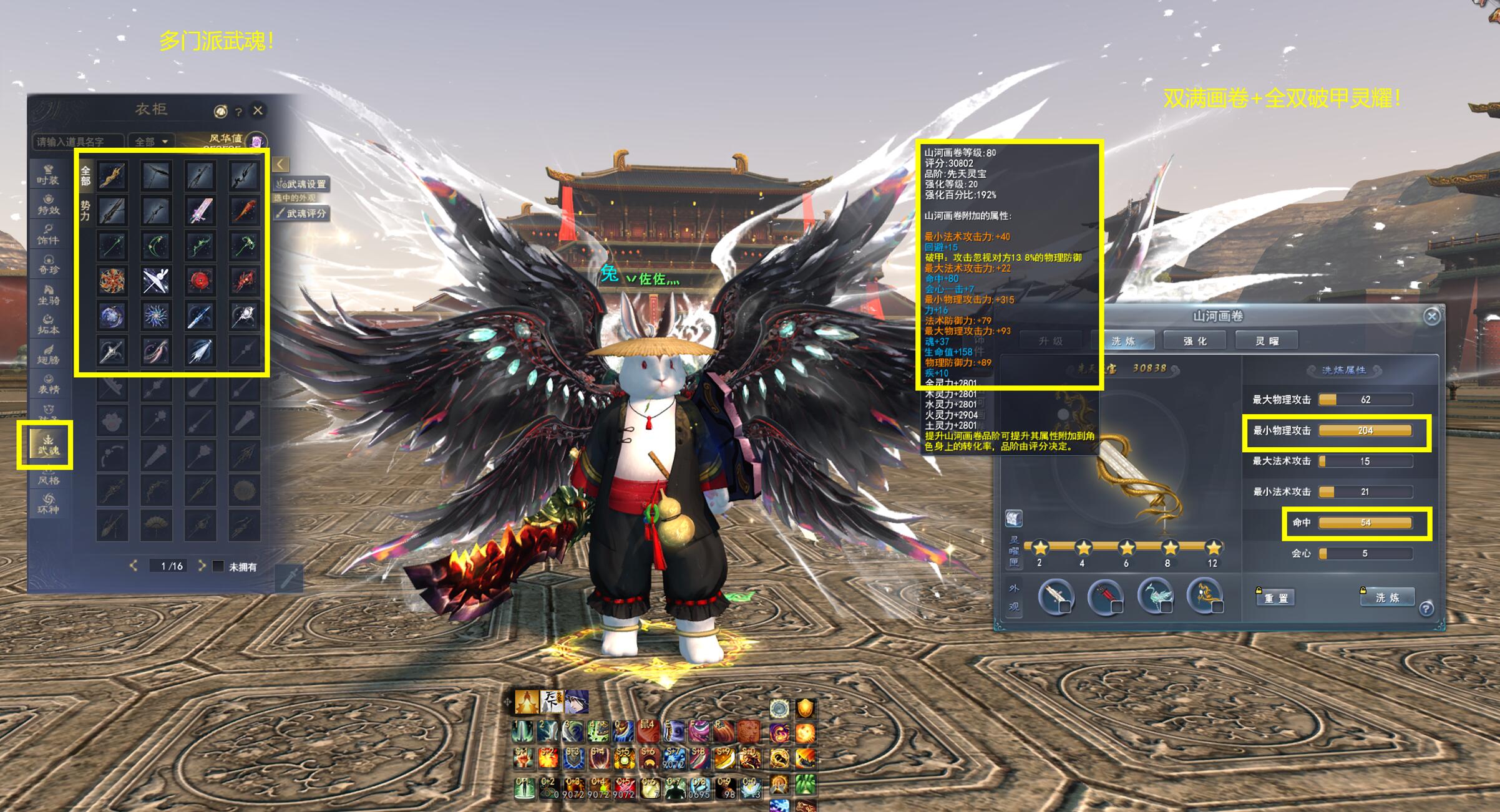Select the crane scroll appearance
1500x812 pixels.
(1155, 596)
